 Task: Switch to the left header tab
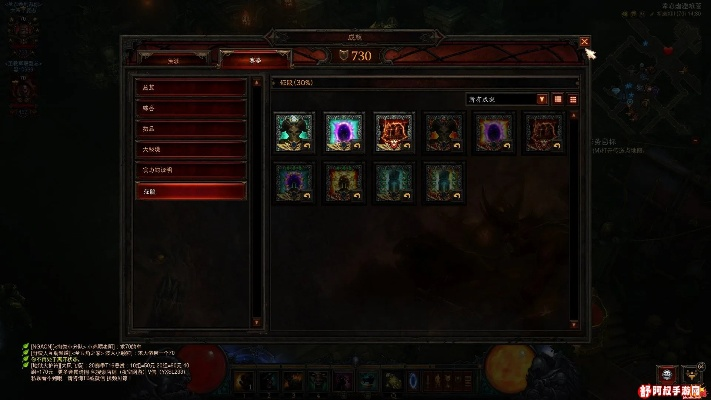pos(173,60)
